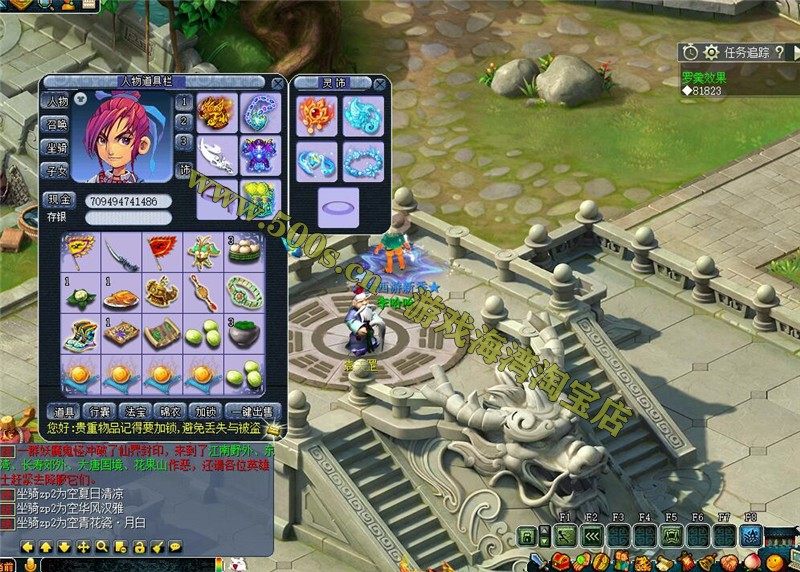Switch to the 人物 character tab

point(55,102)
